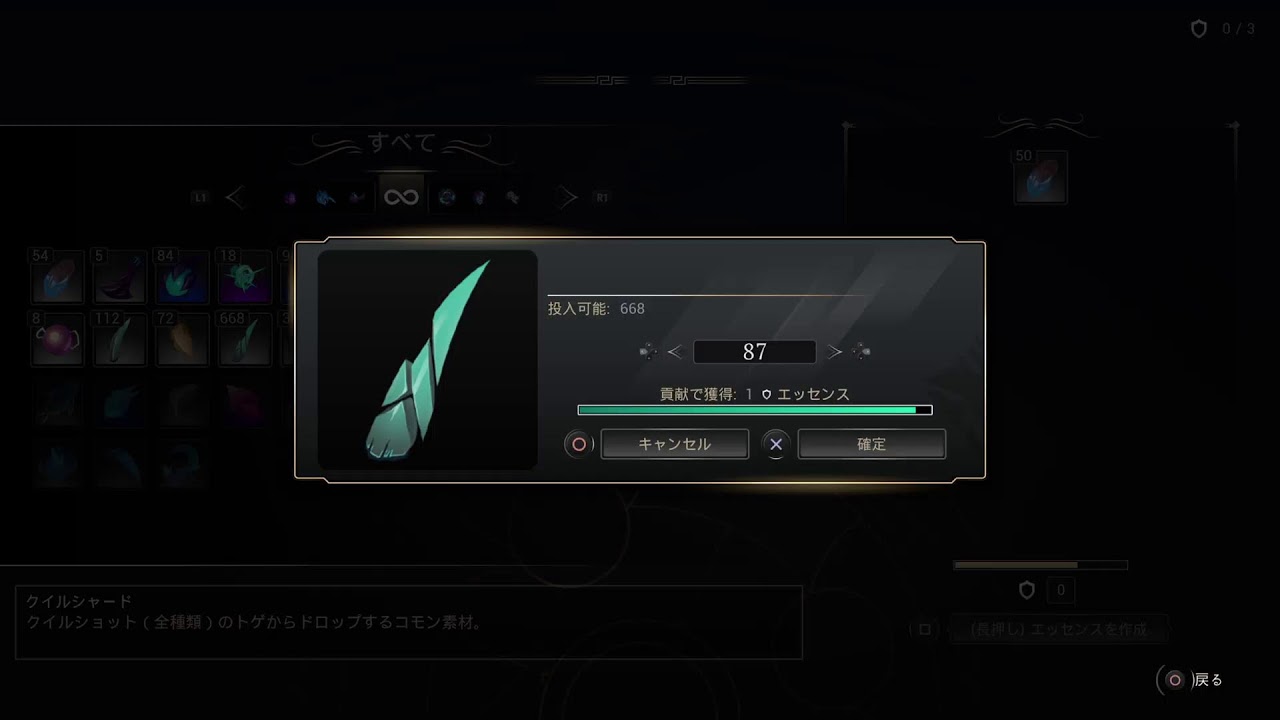Decrease the quantity with the left arrow
The image size is (1280, 720).
point(674,352)
